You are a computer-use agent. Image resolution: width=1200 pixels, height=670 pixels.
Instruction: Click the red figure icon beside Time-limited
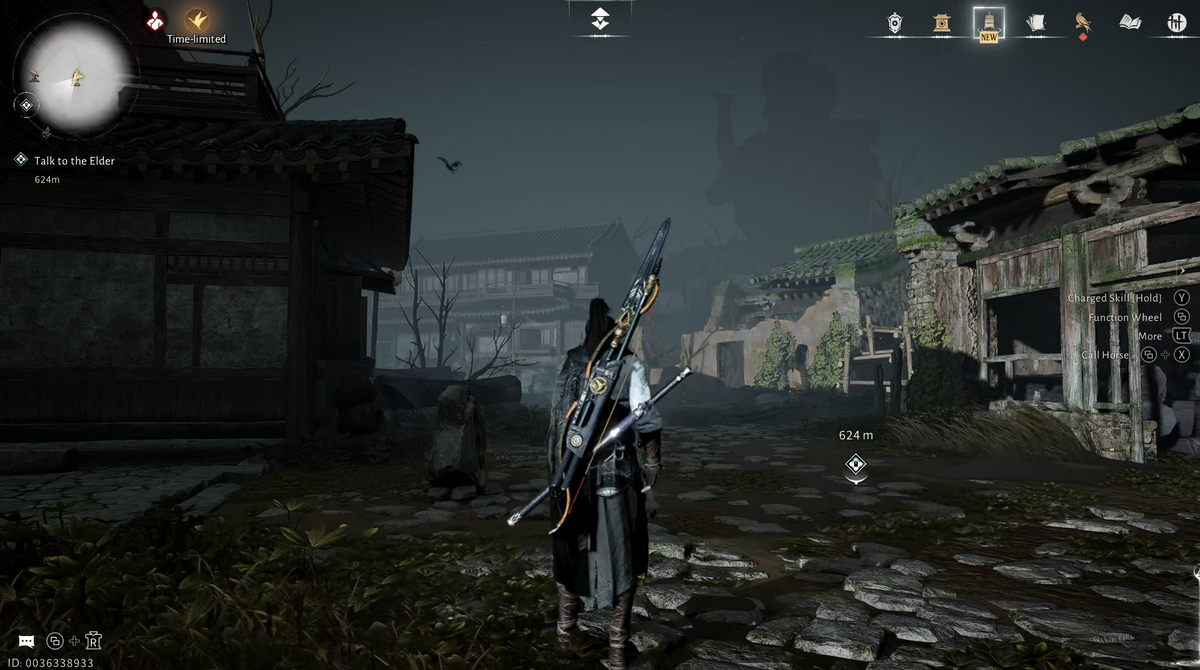click(x=155, y=20)
